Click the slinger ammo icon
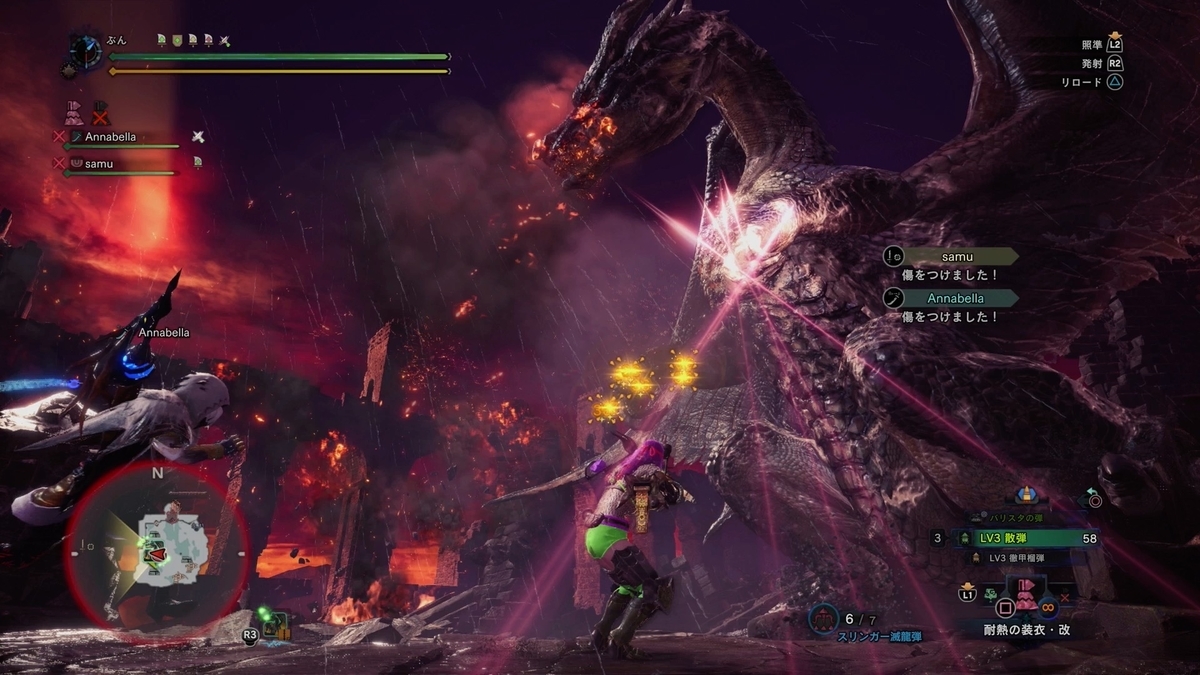1200x675 pixels. tap(823, 620)
